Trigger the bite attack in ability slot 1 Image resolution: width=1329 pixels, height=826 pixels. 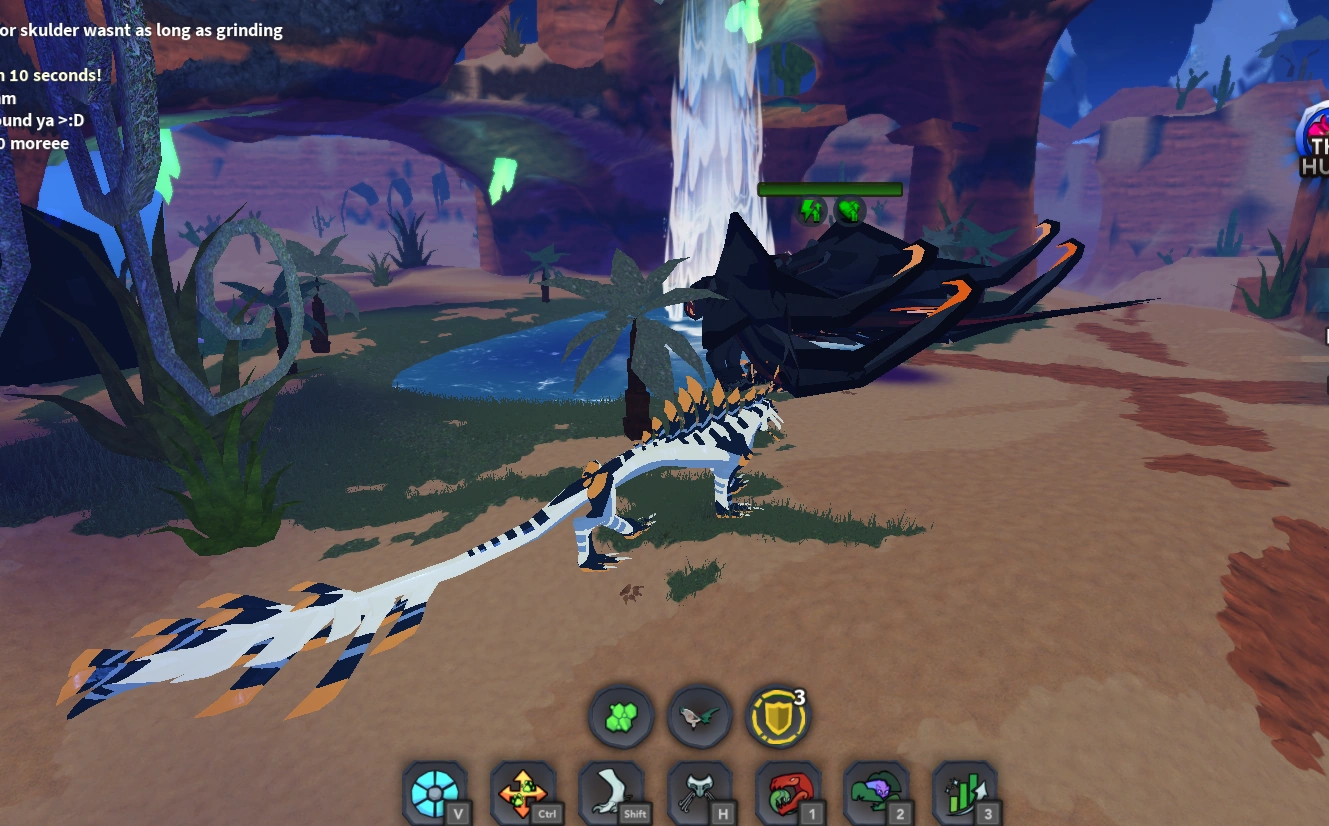pyautogui.click(x=786, y=792)
